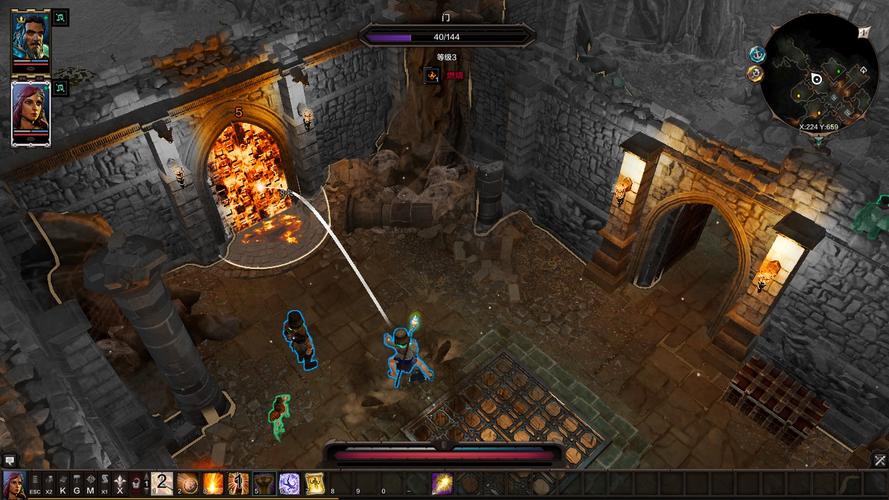Open the hotbar button labeled K

pos(63,485)
